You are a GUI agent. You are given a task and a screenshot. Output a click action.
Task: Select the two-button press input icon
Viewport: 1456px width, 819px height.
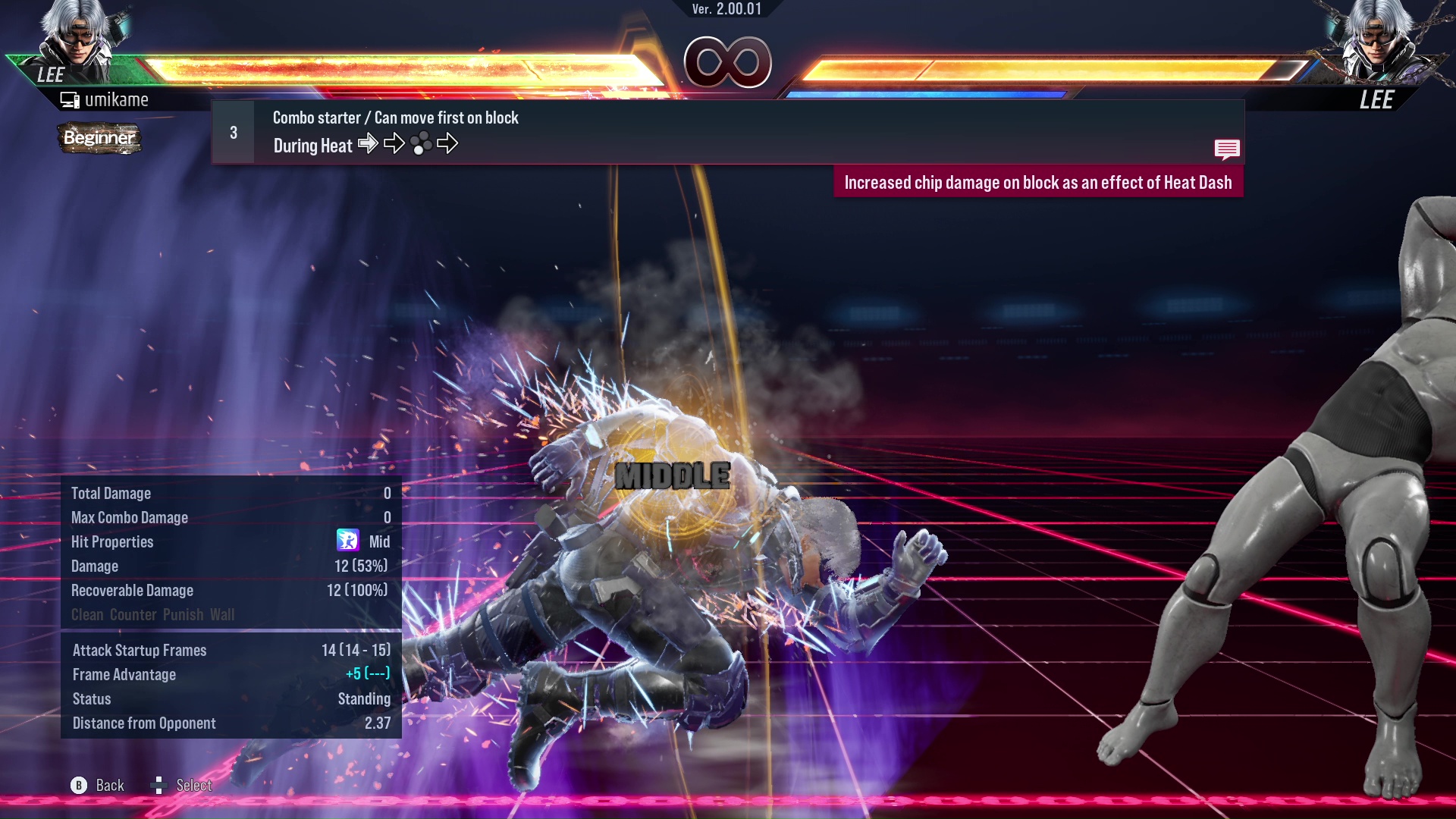click(x=422, y=143)
